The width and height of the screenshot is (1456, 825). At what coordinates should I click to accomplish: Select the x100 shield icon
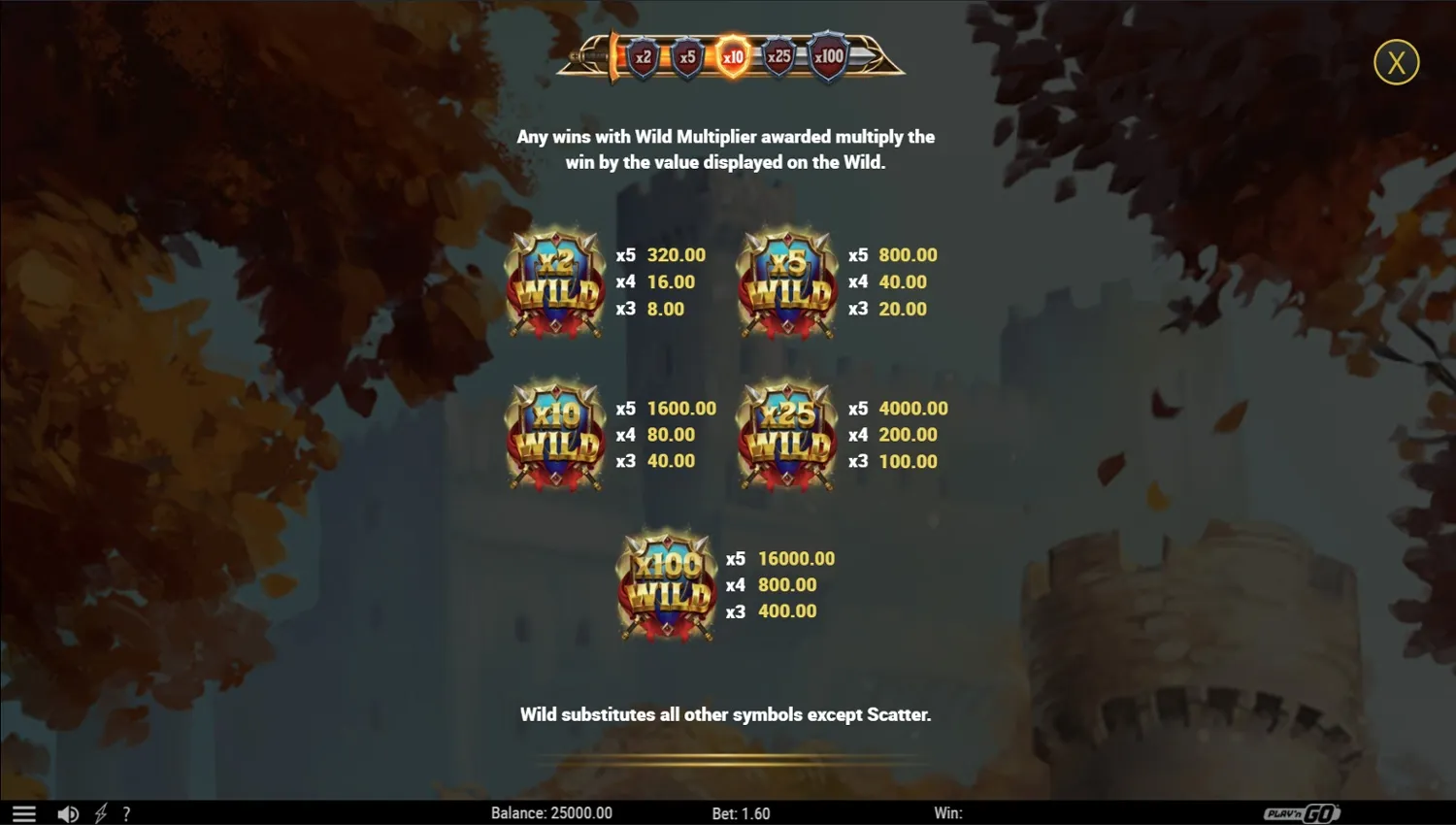827,56
